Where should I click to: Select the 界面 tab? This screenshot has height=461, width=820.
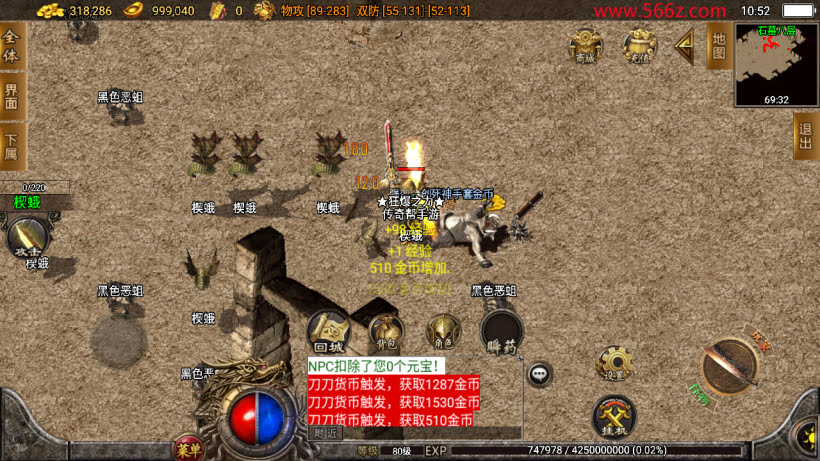click(12, 96)
